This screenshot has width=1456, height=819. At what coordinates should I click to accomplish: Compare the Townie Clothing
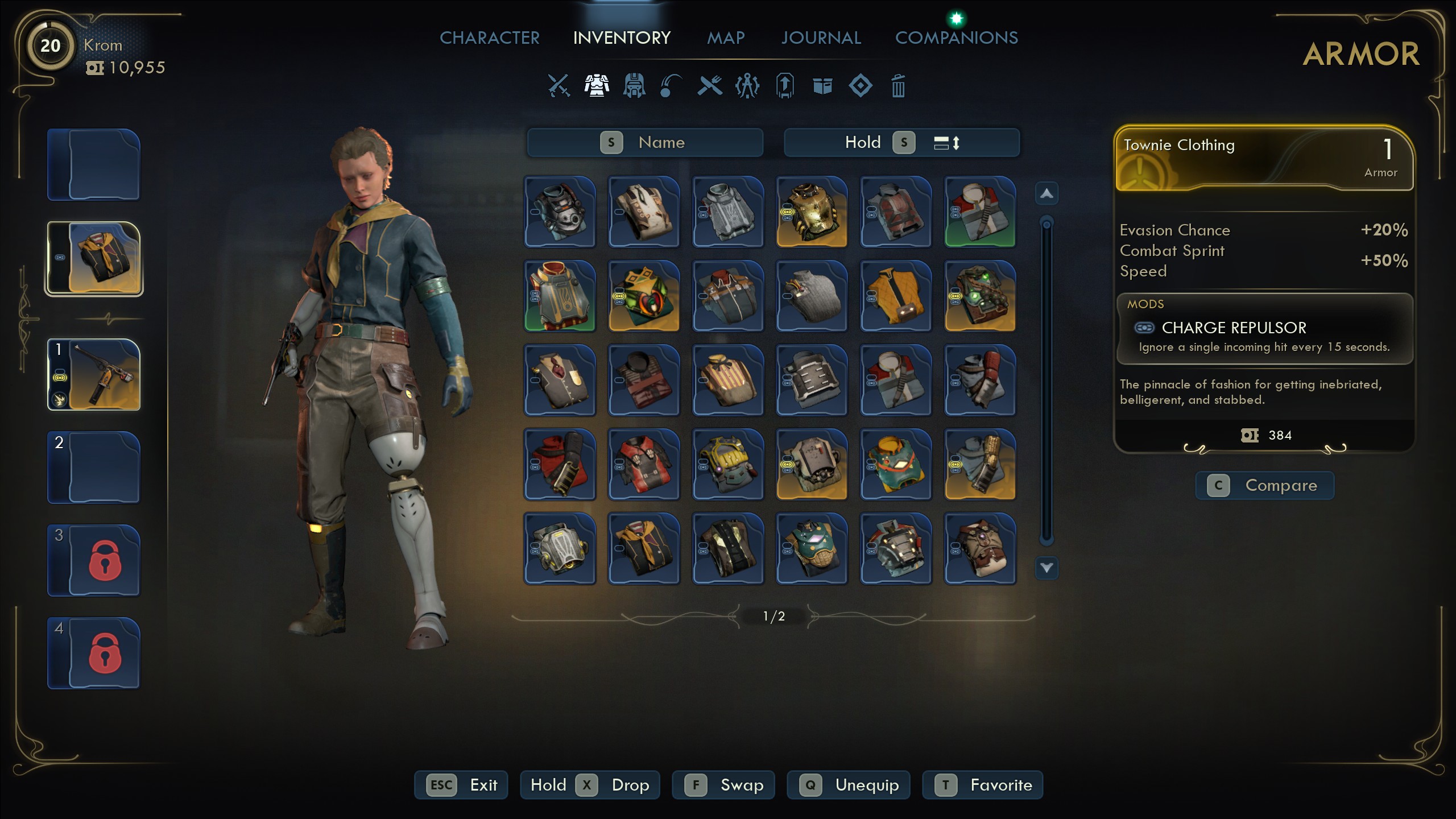click(x=1265, y=485)
